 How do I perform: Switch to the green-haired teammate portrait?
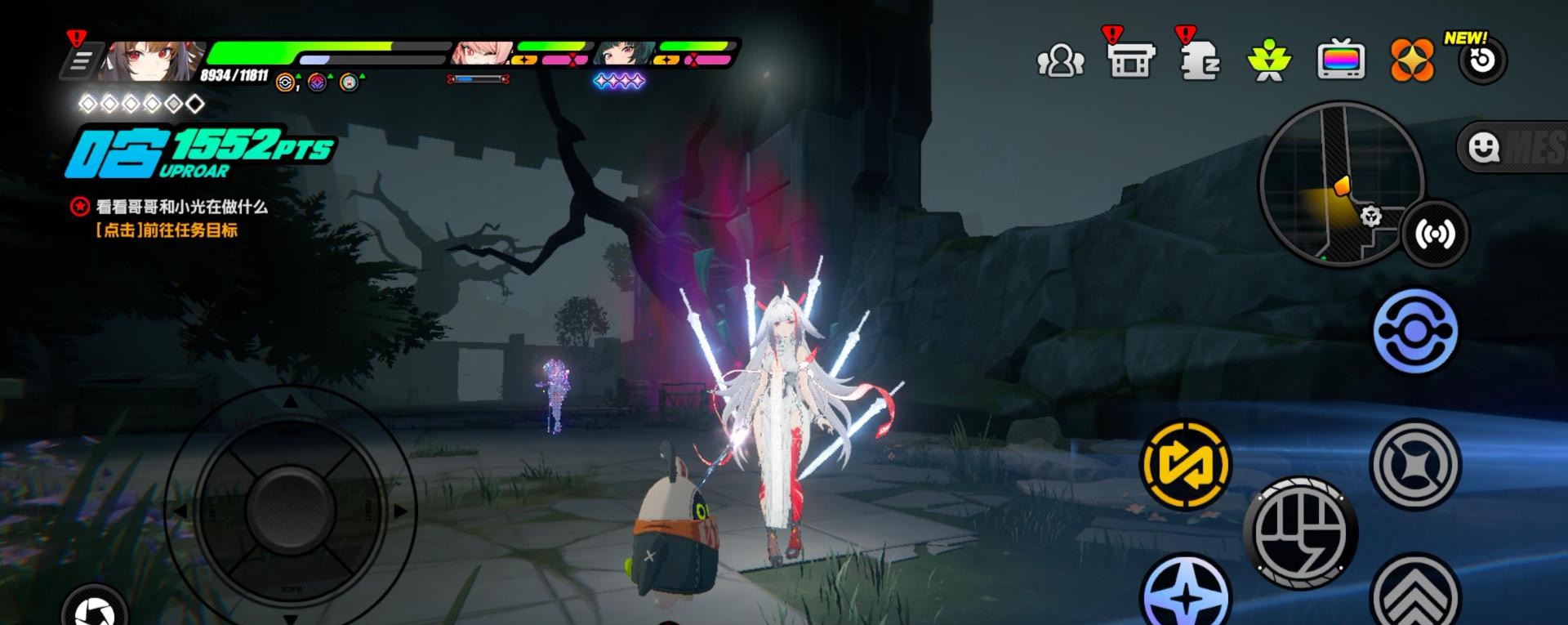[626, 53]
